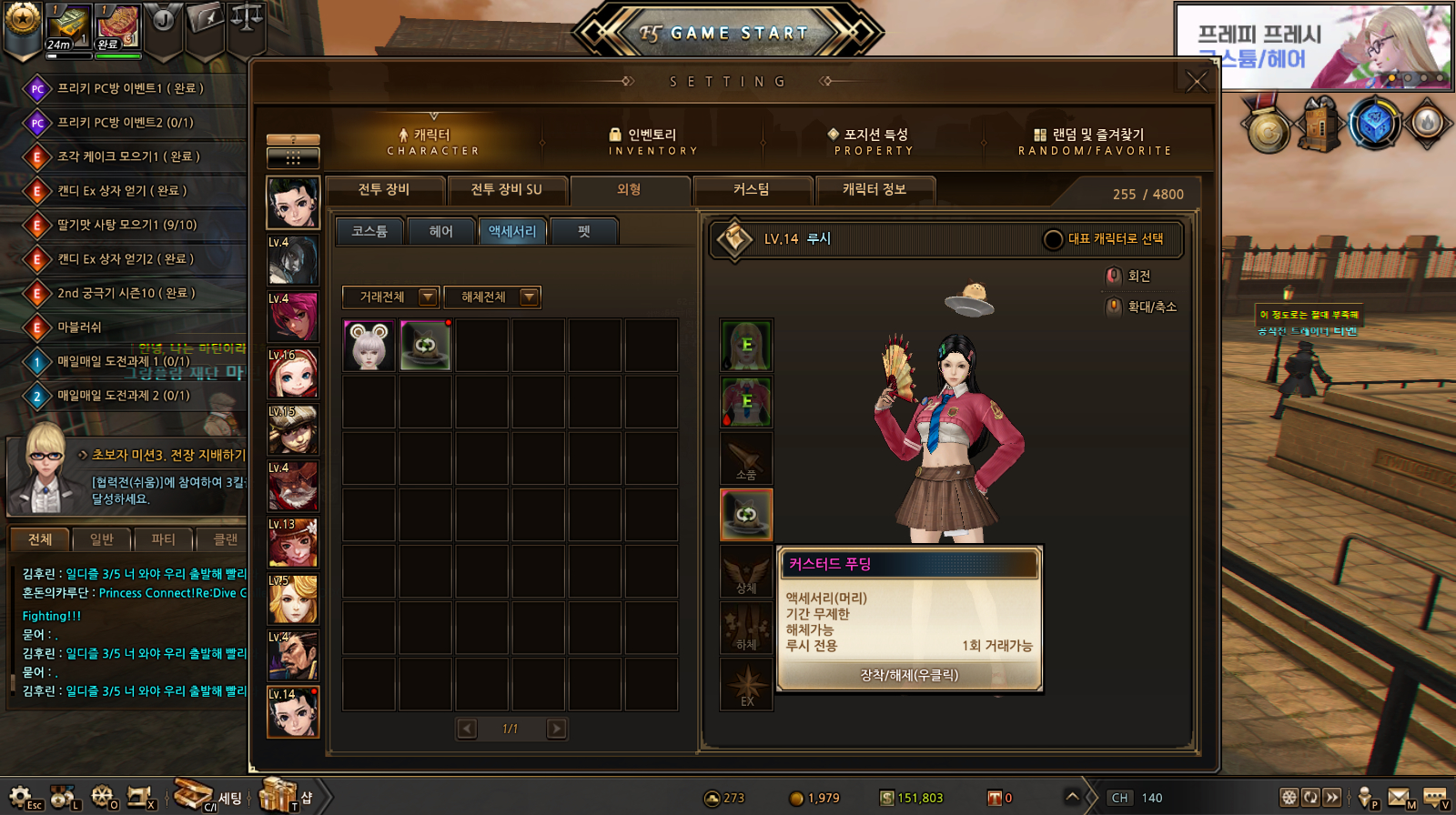Show the 코스튬 costume category
This screenshot has width=1456, height=815.
(x=369, y=232)
